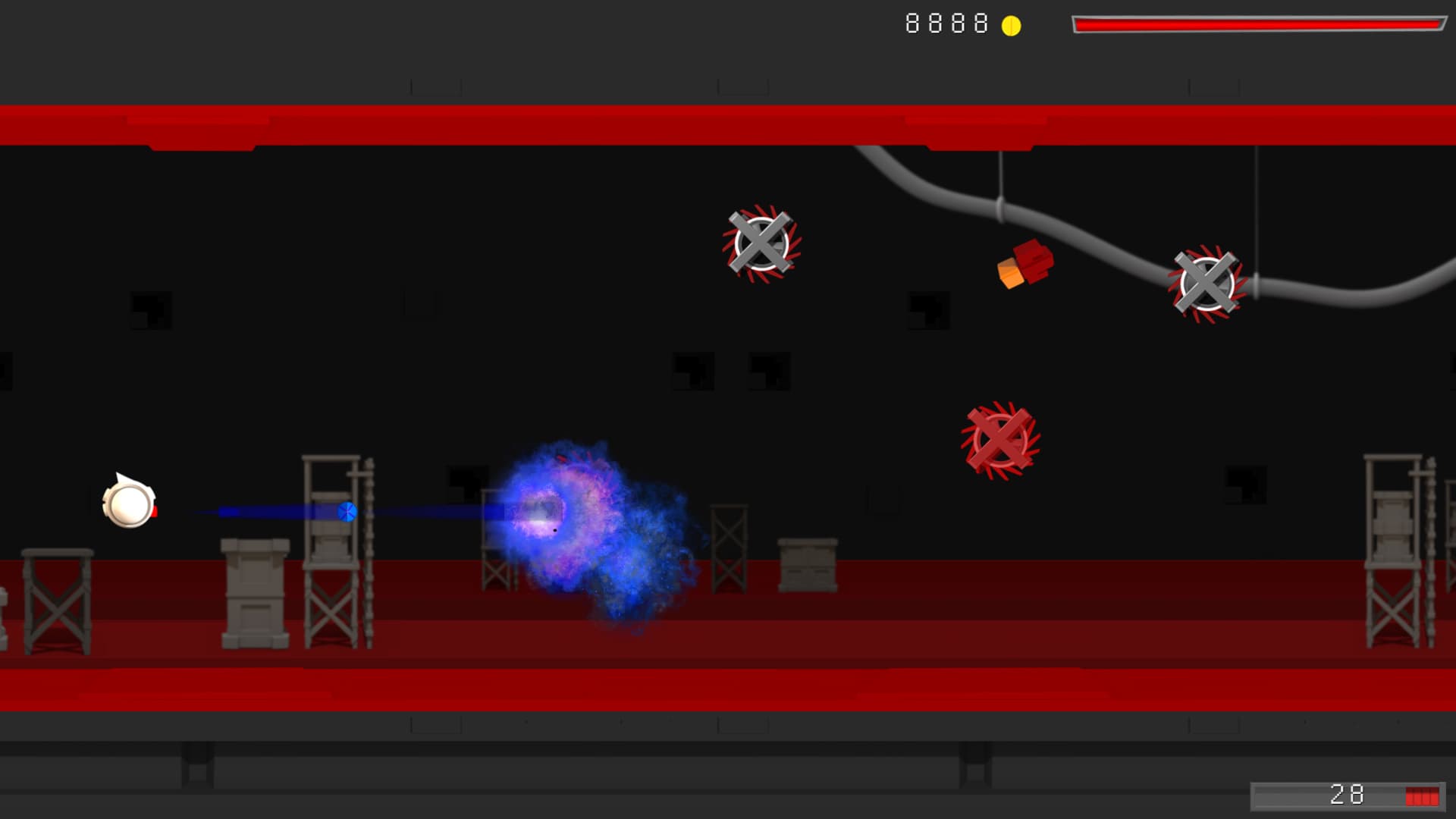Click the health bar at the top right
This screenshot has height=819, width=1456.
coord(1259,23)
